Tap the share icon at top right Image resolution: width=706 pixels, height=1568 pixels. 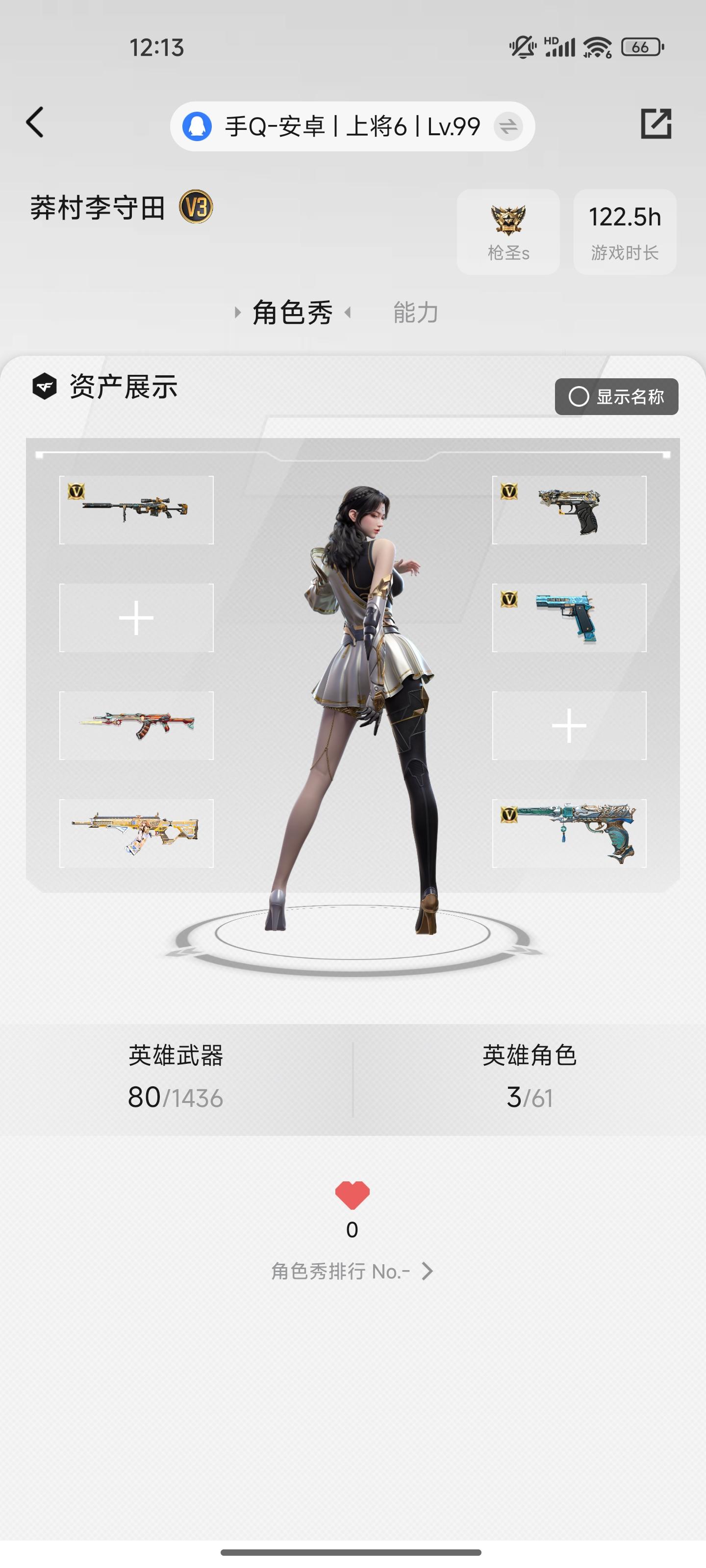pyautogui.click(x=657, y=124)
